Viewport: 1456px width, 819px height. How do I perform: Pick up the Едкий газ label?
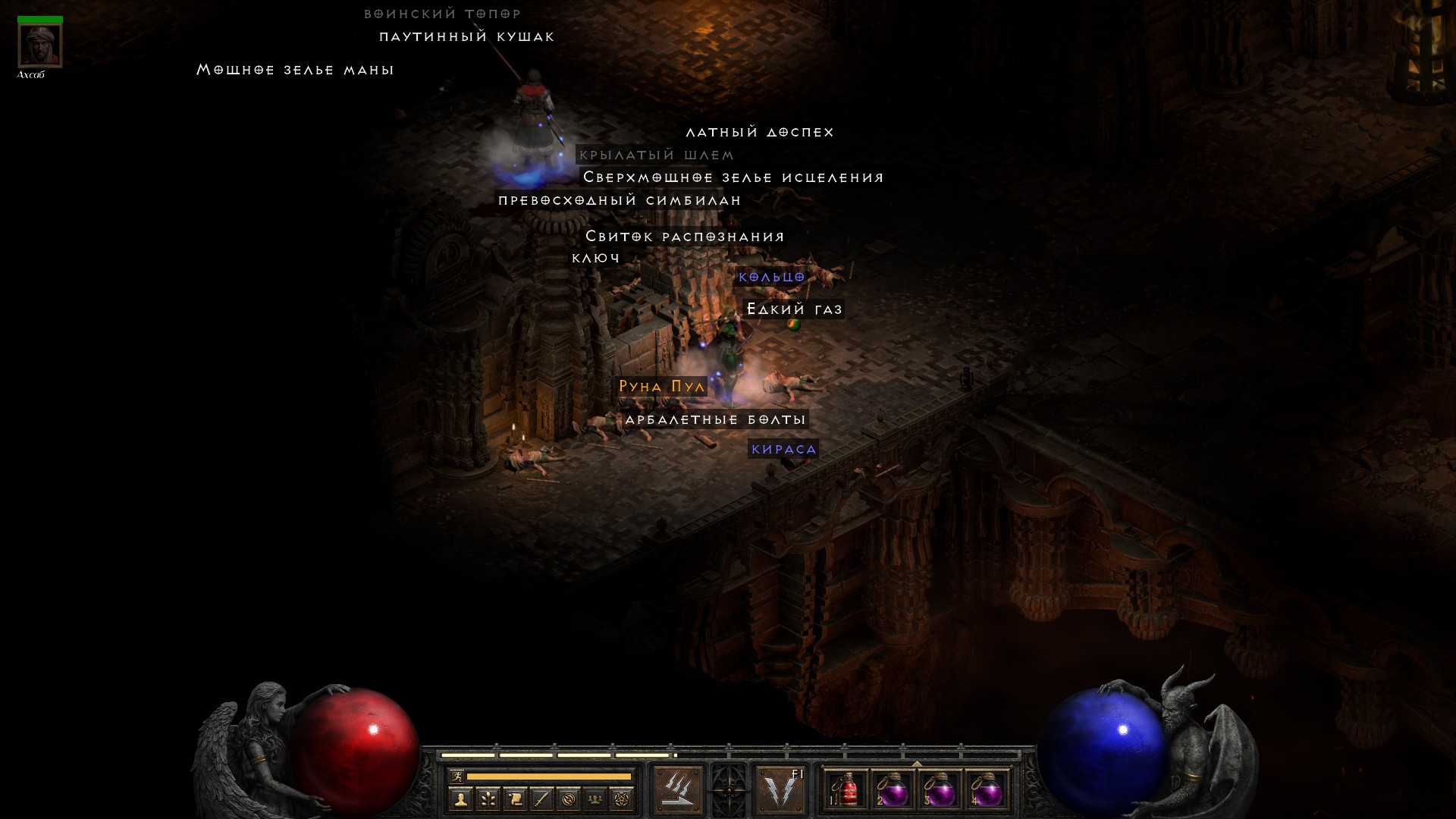pyautogui.click(x=795, y=309)
